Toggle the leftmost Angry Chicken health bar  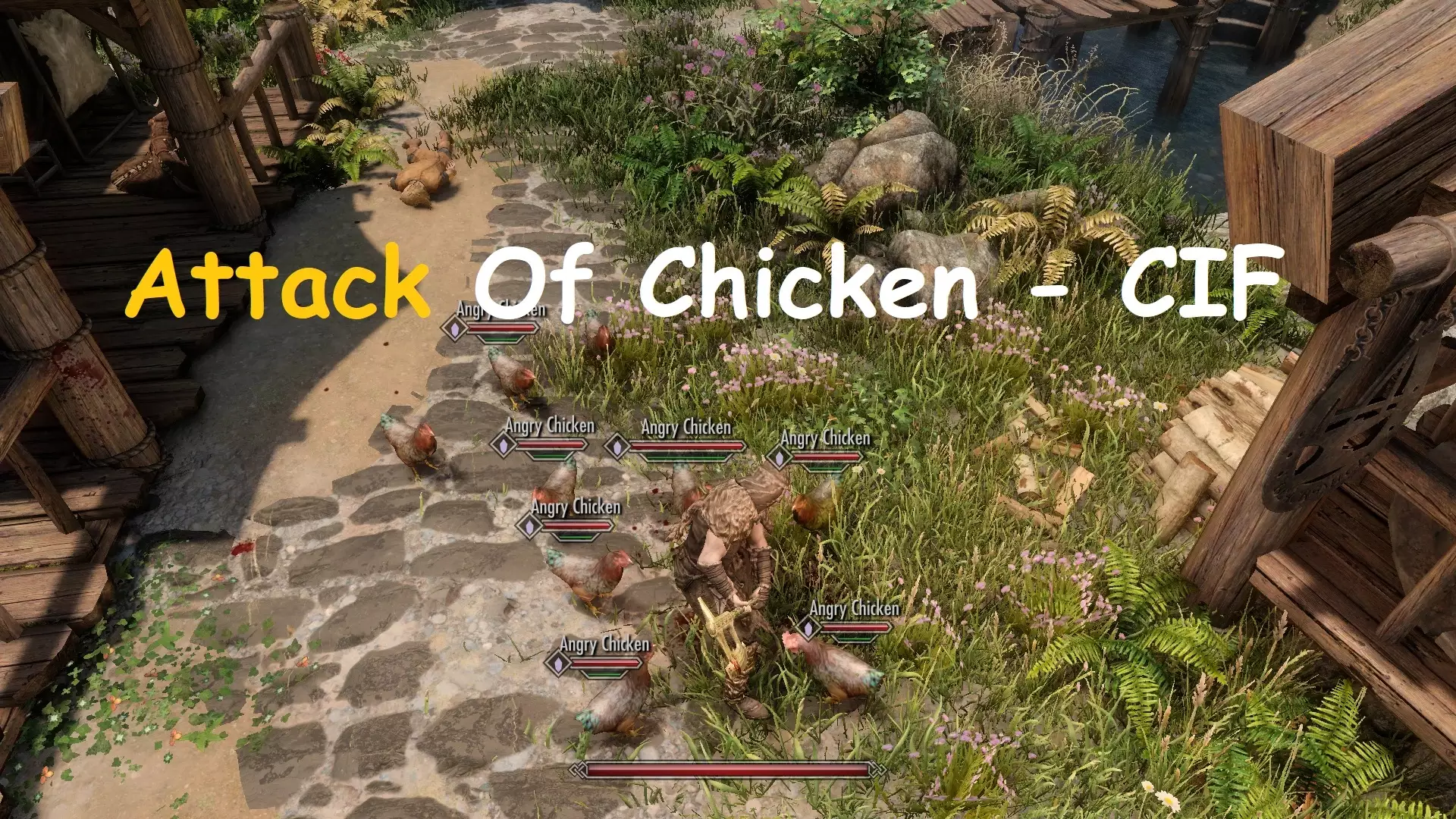550,444
